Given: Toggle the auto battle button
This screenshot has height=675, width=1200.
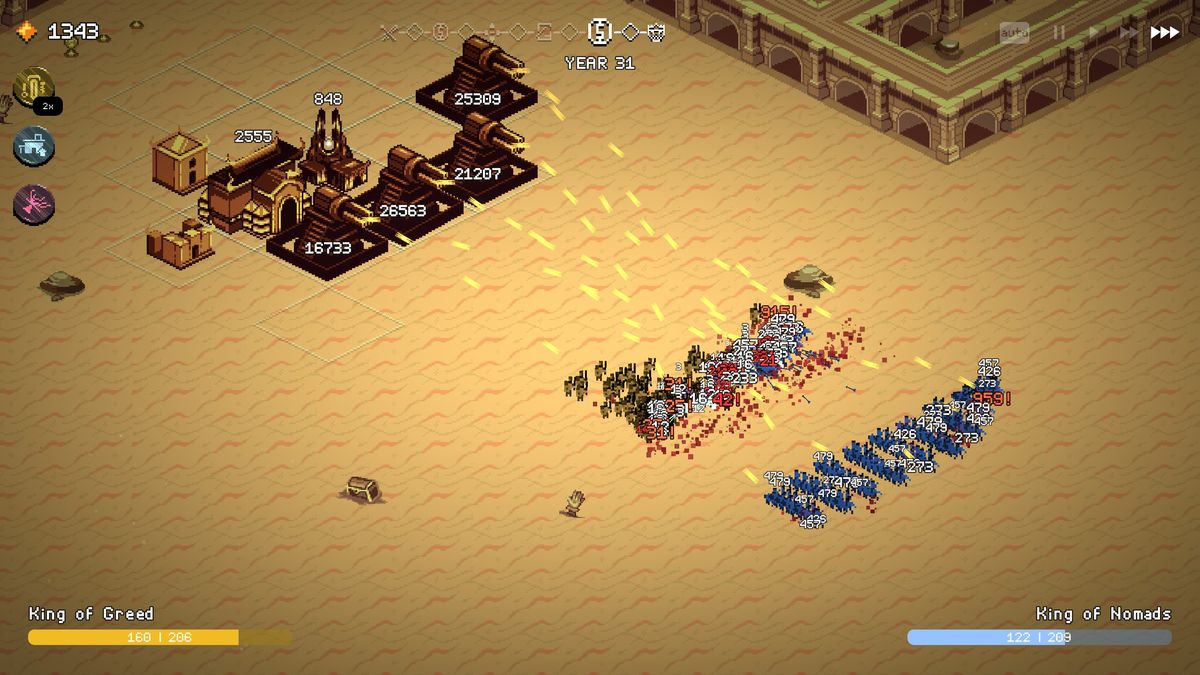Looking at the screenshot, I should [1014, 33].
